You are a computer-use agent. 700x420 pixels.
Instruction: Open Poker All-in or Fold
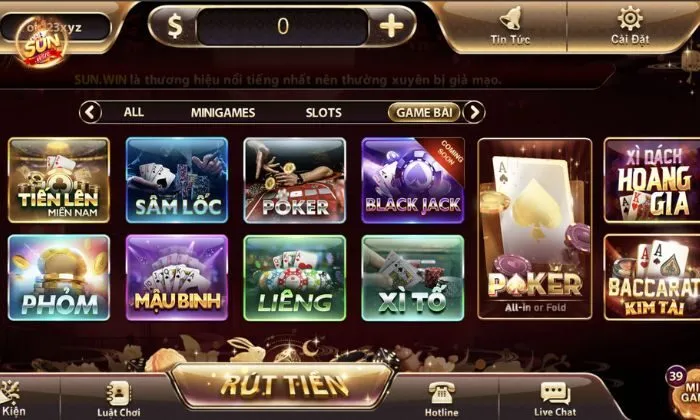pyautogui.click(x=535, y=228)
